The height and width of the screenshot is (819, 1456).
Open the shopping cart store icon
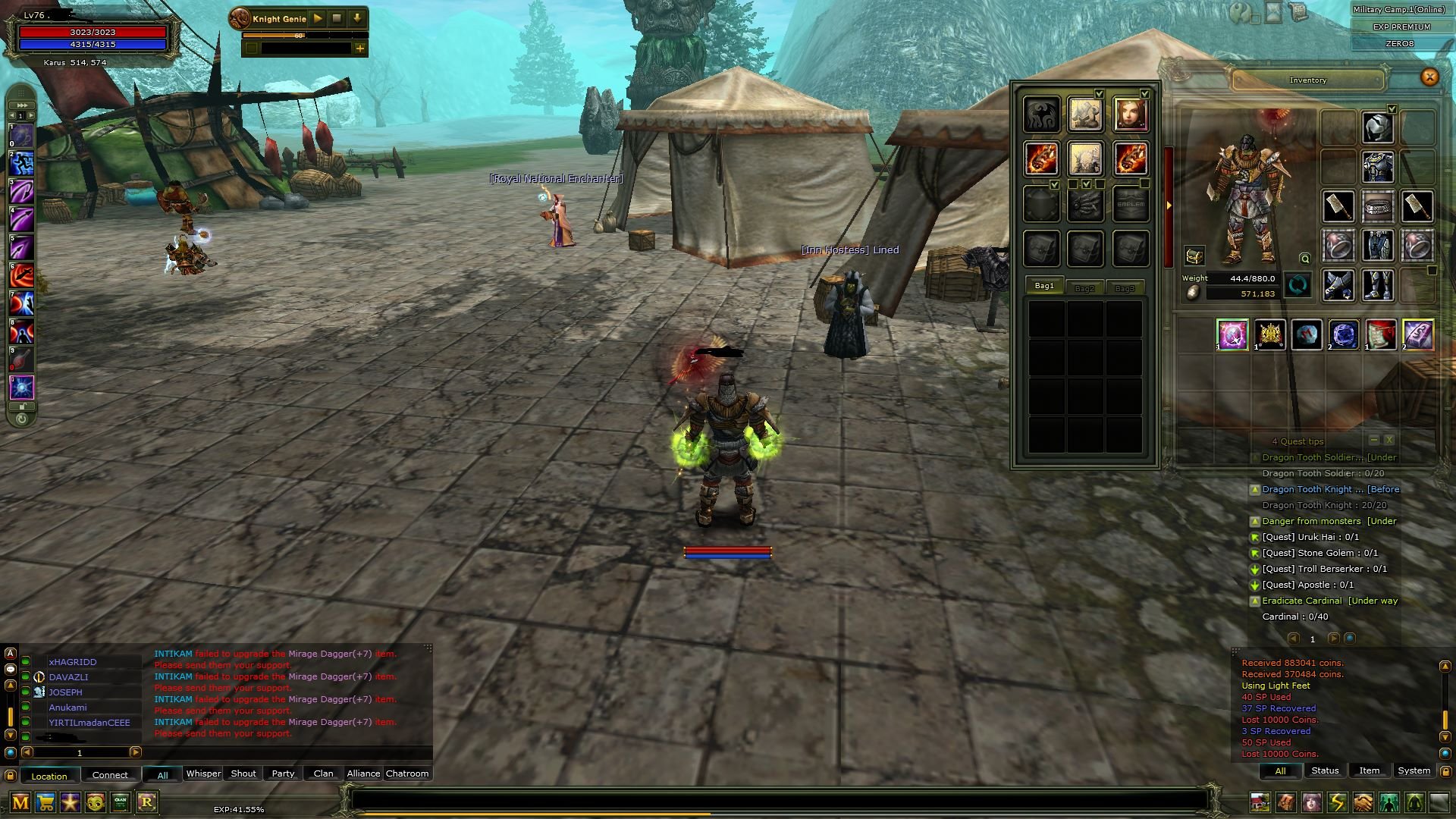coord(45,802)
